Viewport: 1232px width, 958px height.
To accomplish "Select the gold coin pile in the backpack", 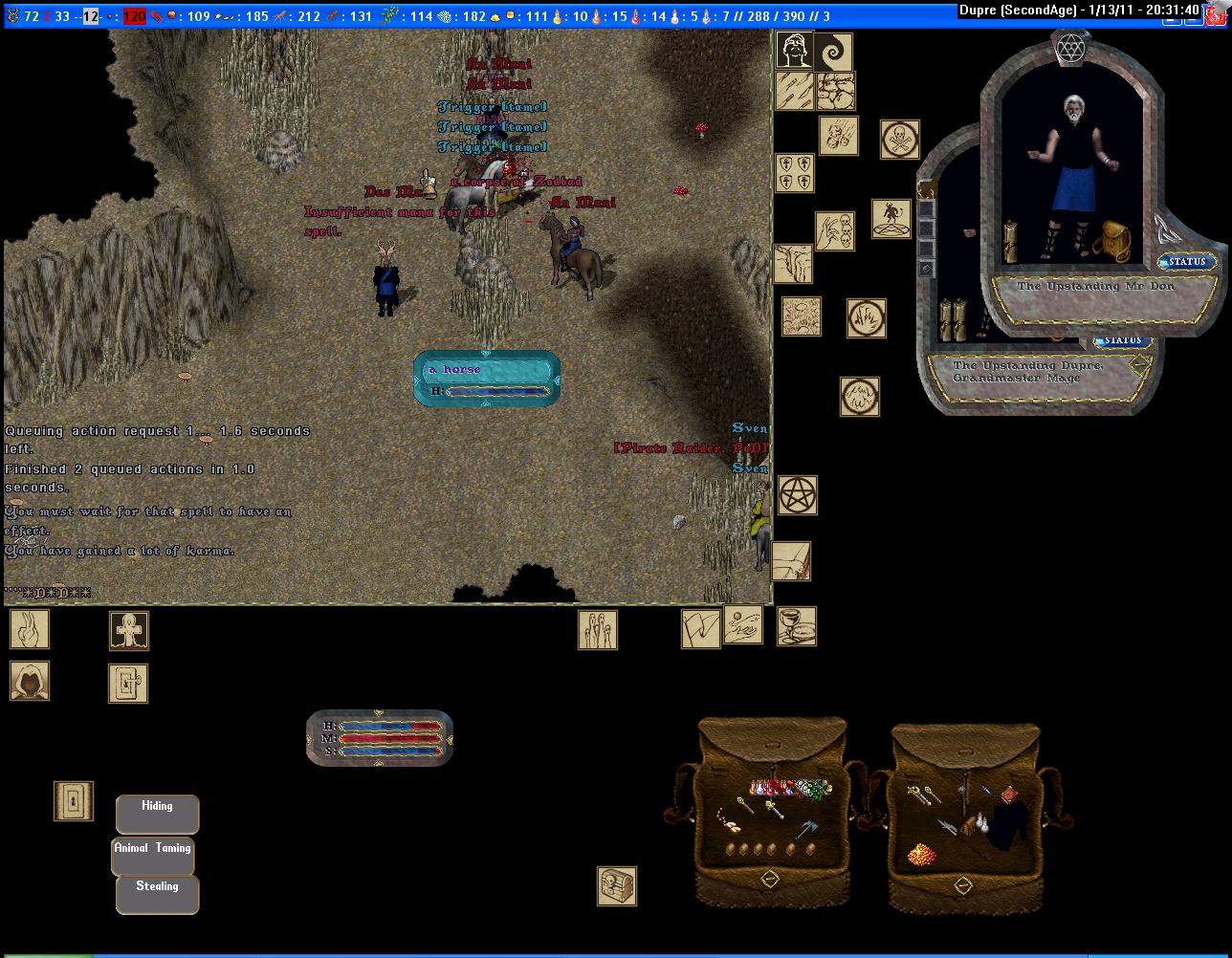I will pyautogui.click(x=924, y=853).
